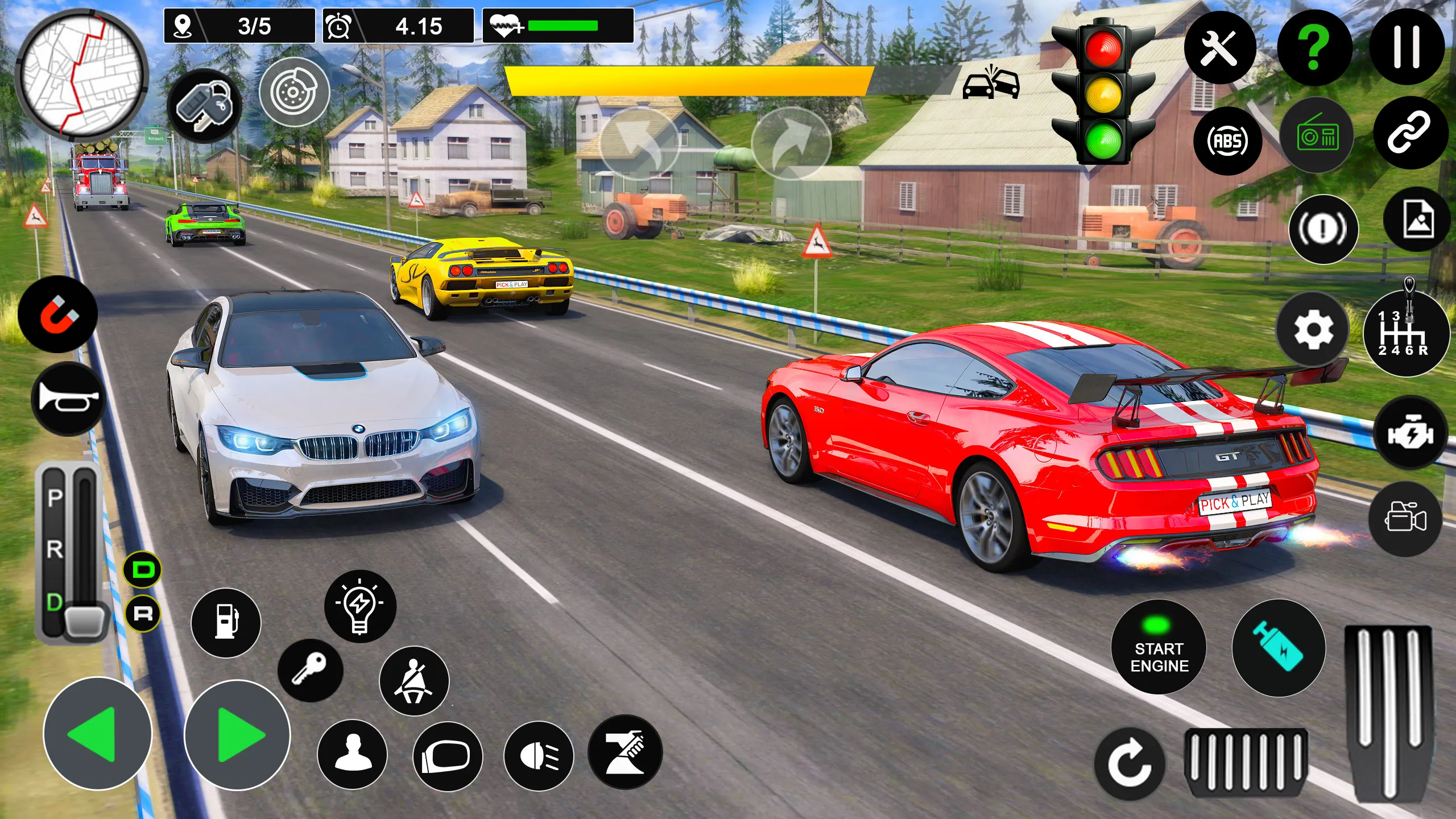This screenshot has width=1456, height=819.
Task: Honk the horn button
Action: [x=68, y=400]
